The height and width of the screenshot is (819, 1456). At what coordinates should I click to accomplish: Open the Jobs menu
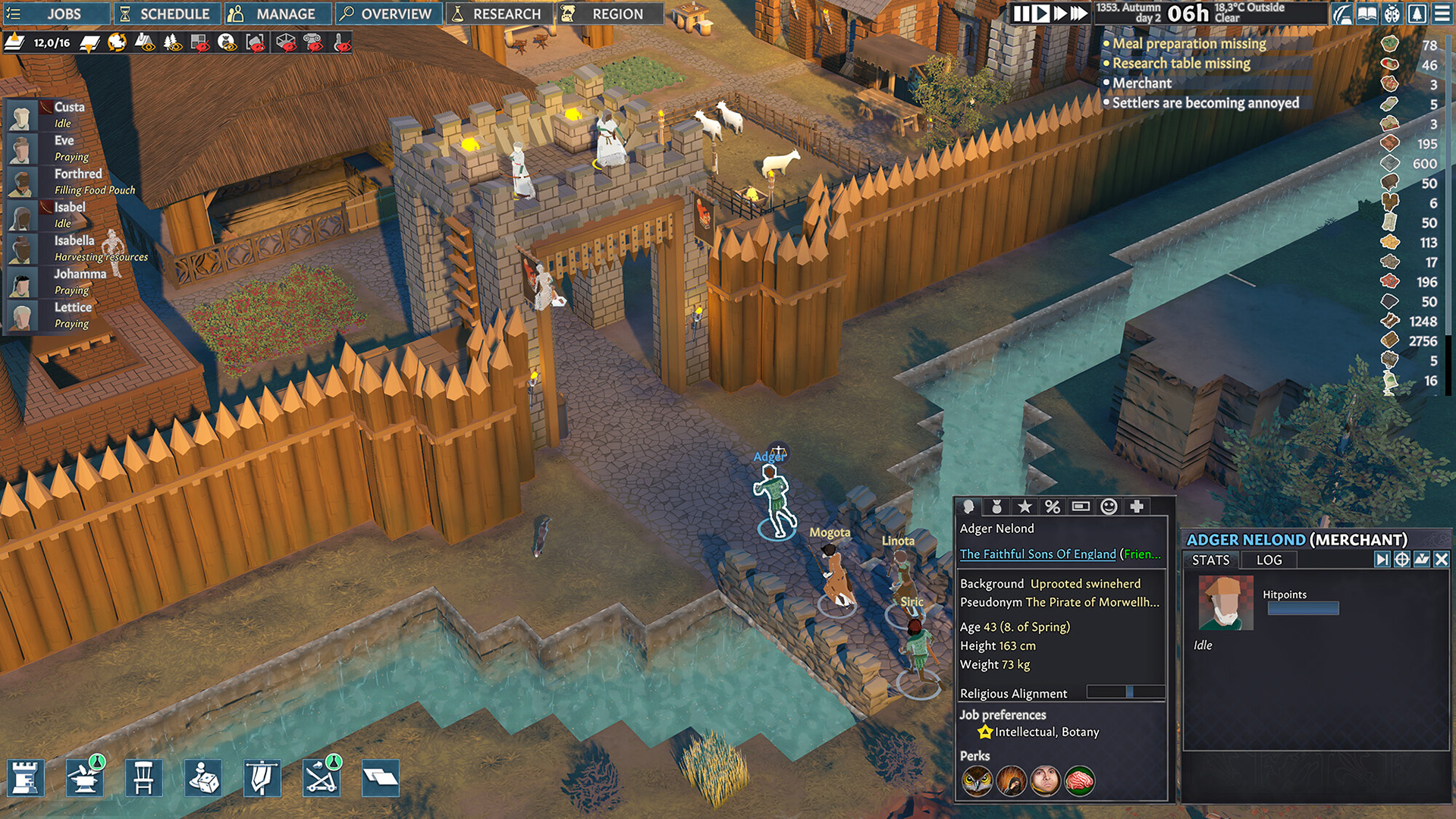[53, 14]
